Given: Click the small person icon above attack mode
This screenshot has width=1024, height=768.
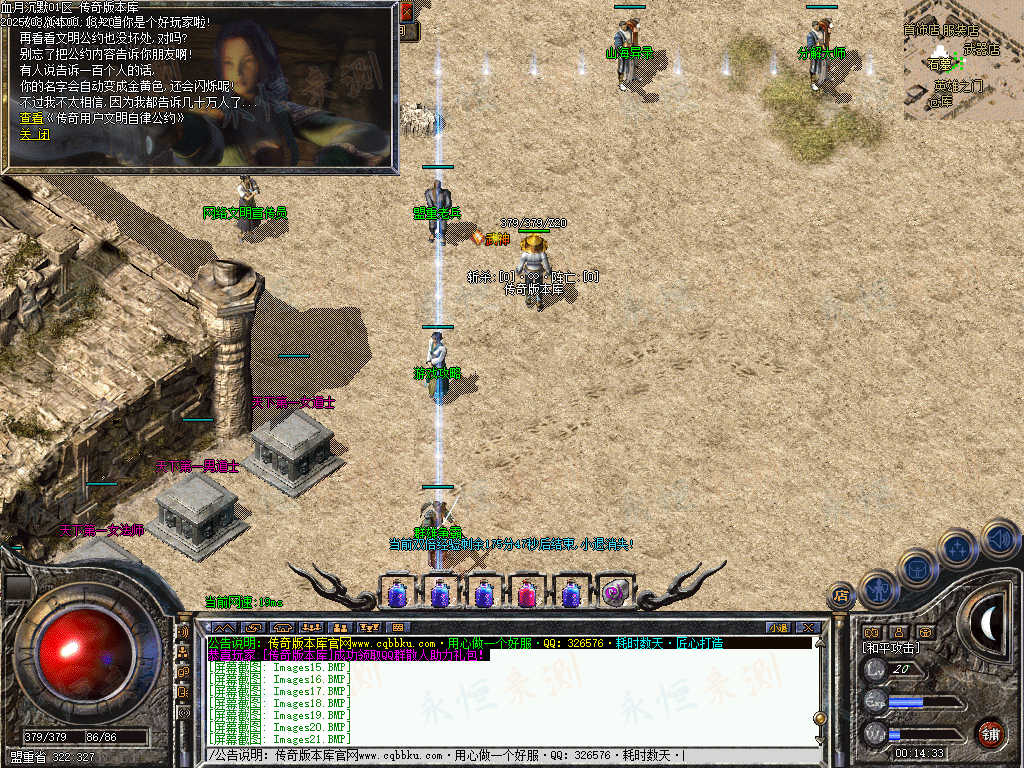Looking at the screenshot, I should click(898, 632).
